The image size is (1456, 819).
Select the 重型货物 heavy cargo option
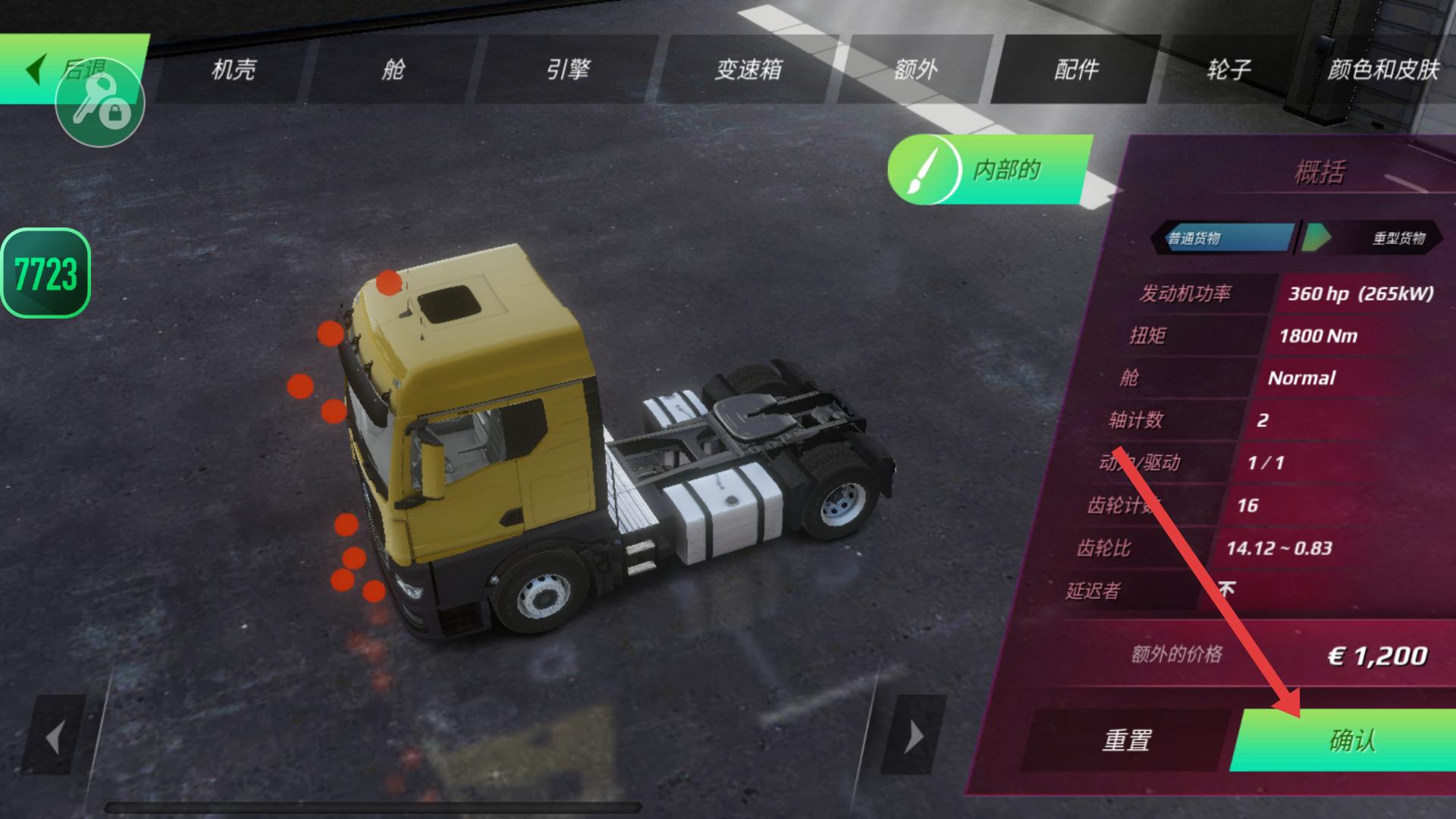pos(1397,238)
